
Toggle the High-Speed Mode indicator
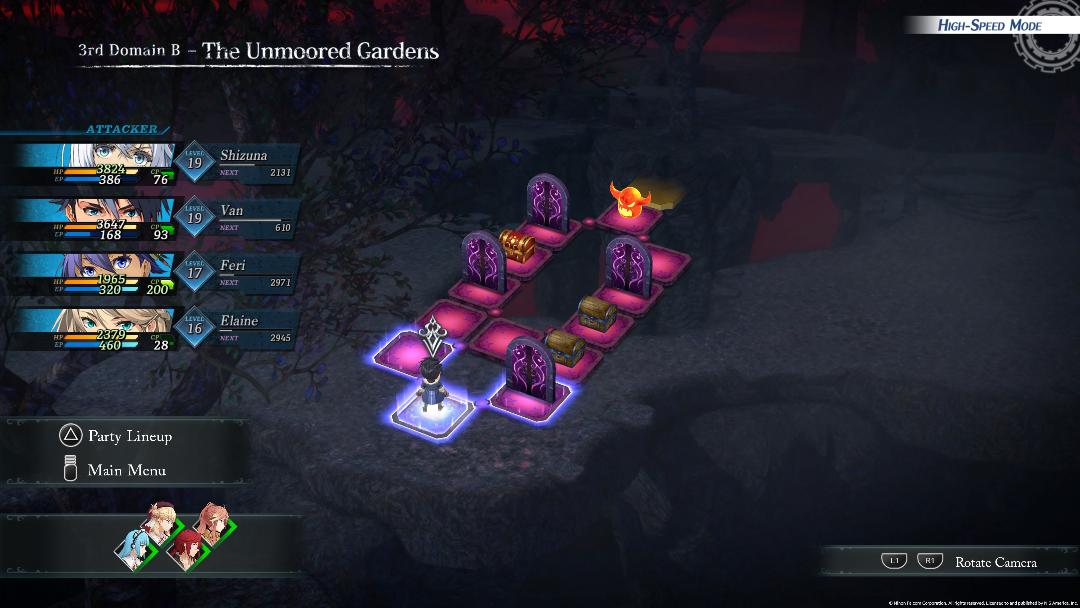click(x=988, y=25)
